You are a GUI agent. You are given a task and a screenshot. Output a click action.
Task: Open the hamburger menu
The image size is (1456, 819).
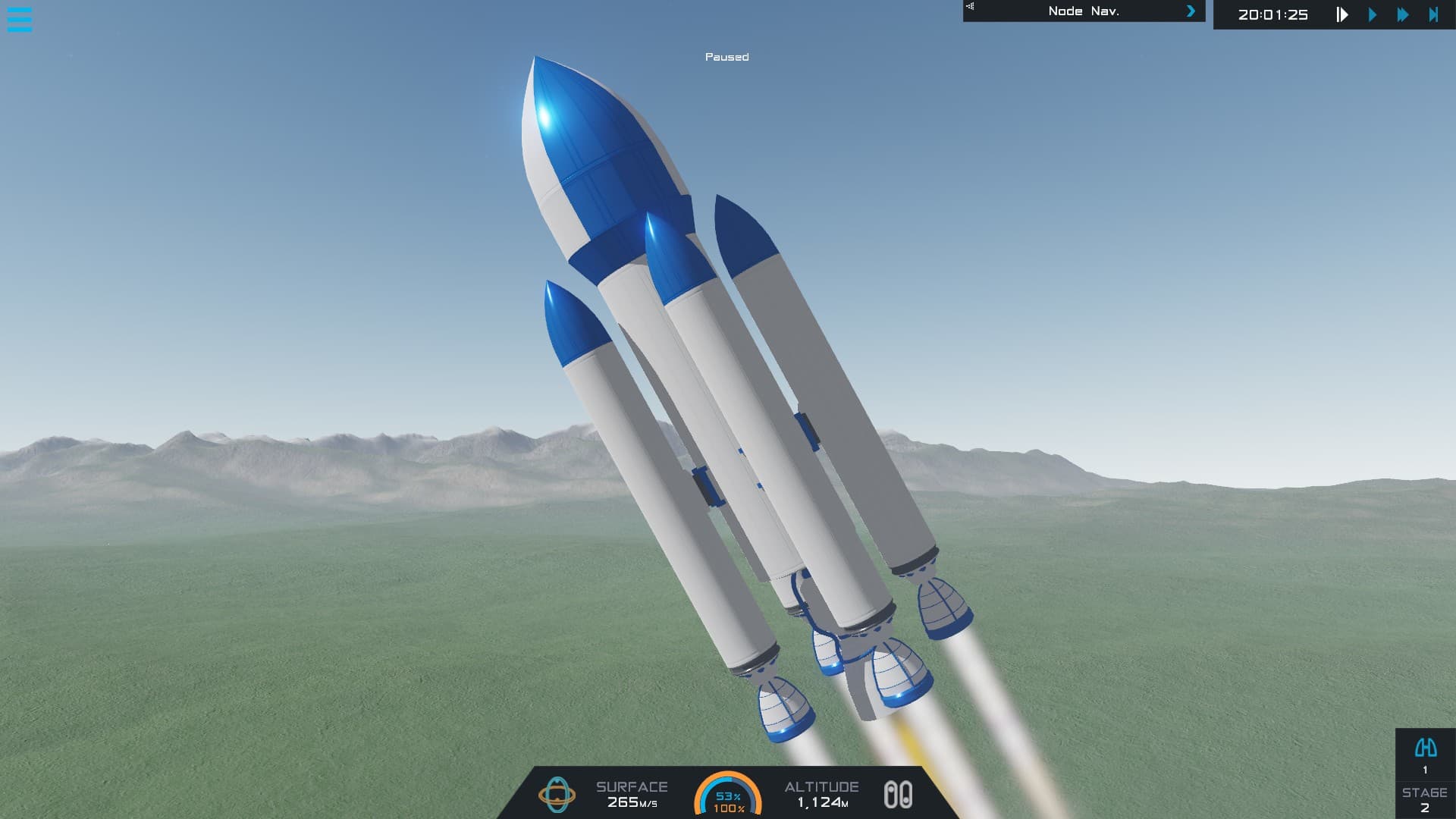click(x=20, y=20)
